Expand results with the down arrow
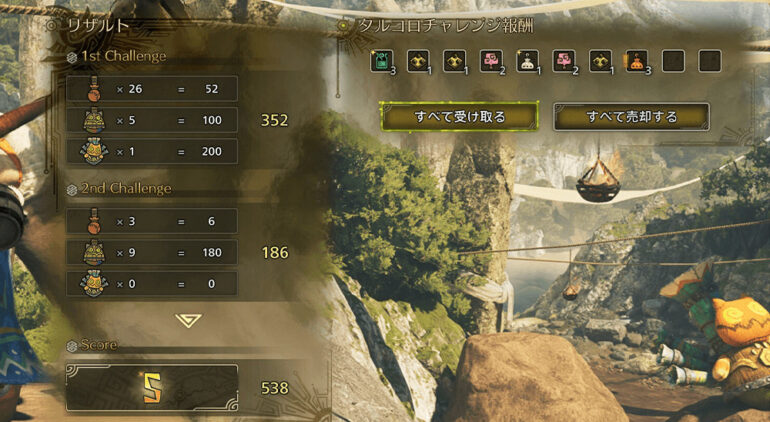770x422 pixels. 188,320
